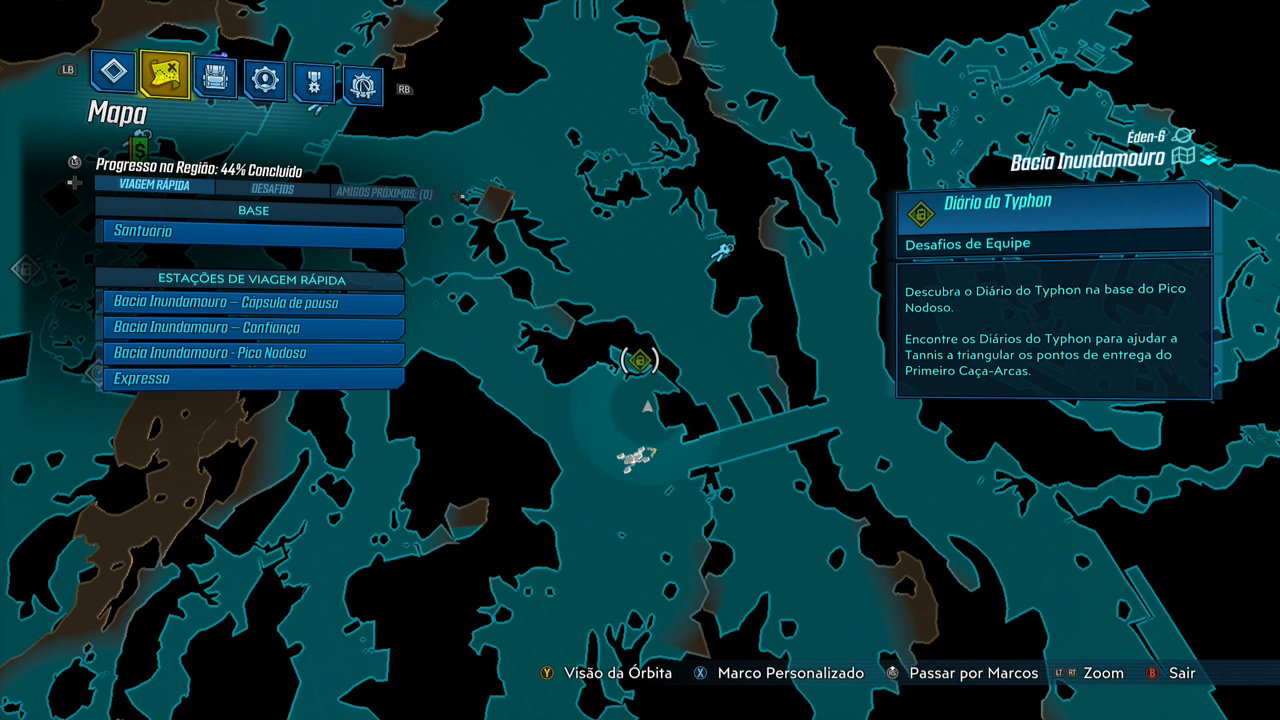Switch to Viagem Rápida tab

click(x=154, y=185)
